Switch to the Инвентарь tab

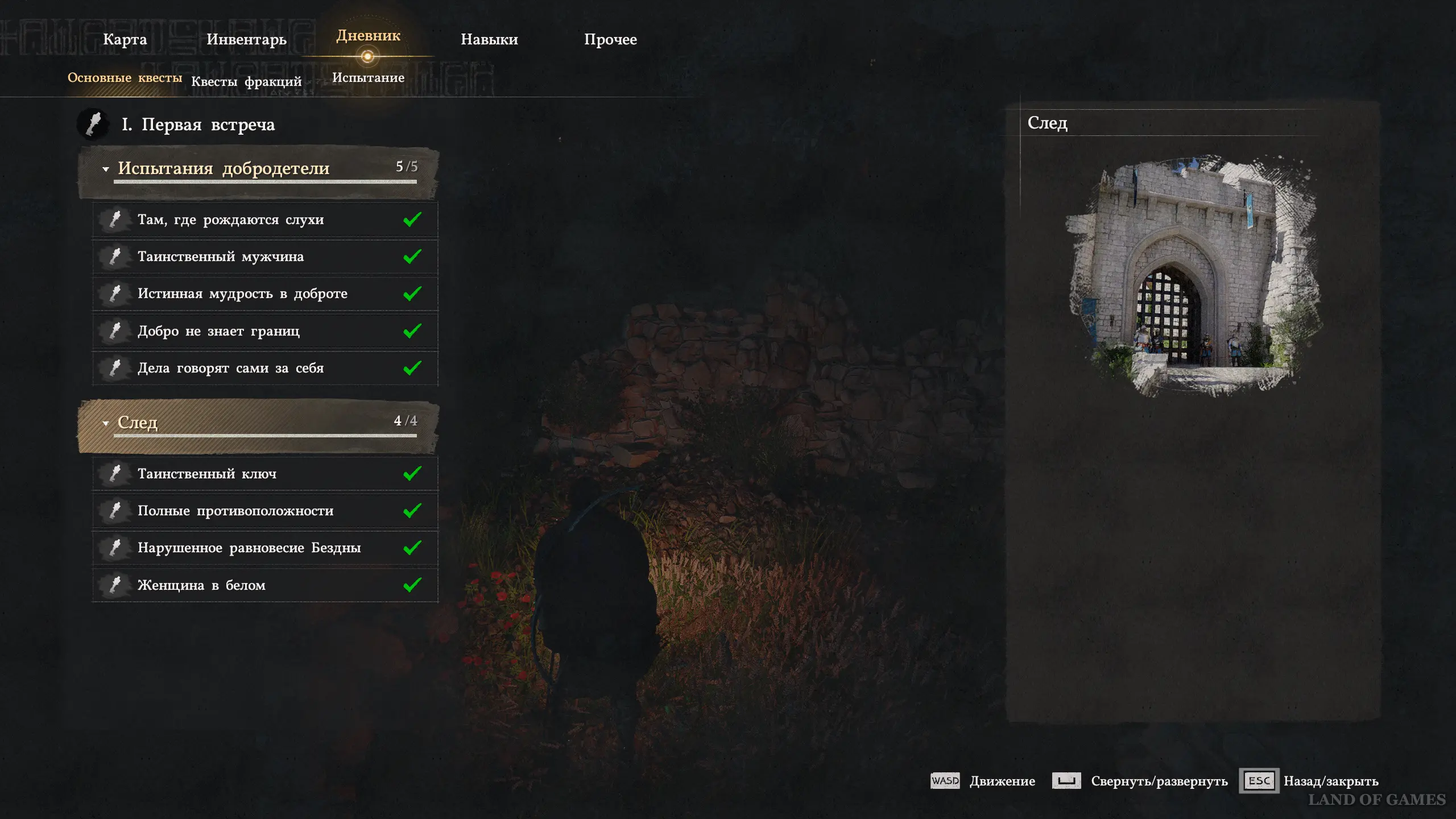point(246,39)
